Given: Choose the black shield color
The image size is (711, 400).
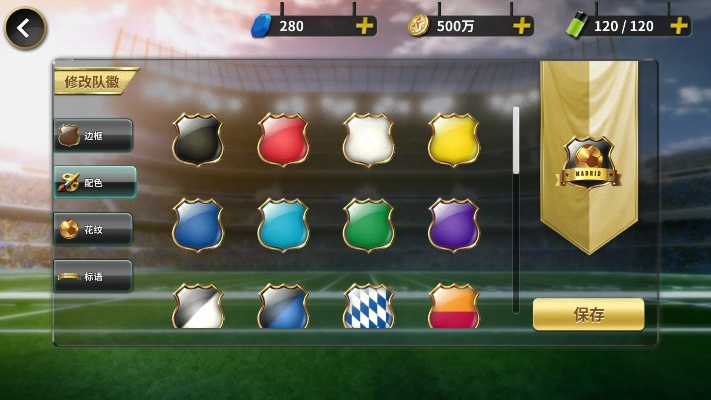Looking at the screenshot, I should [197, 139].
